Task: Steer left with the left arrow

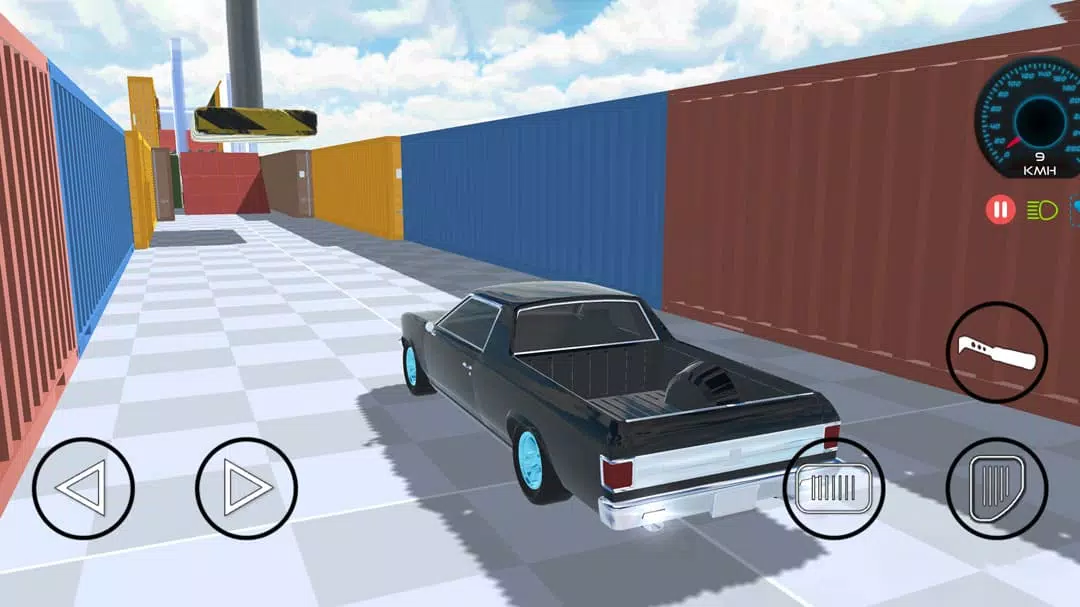Action: tap(83, 488)
